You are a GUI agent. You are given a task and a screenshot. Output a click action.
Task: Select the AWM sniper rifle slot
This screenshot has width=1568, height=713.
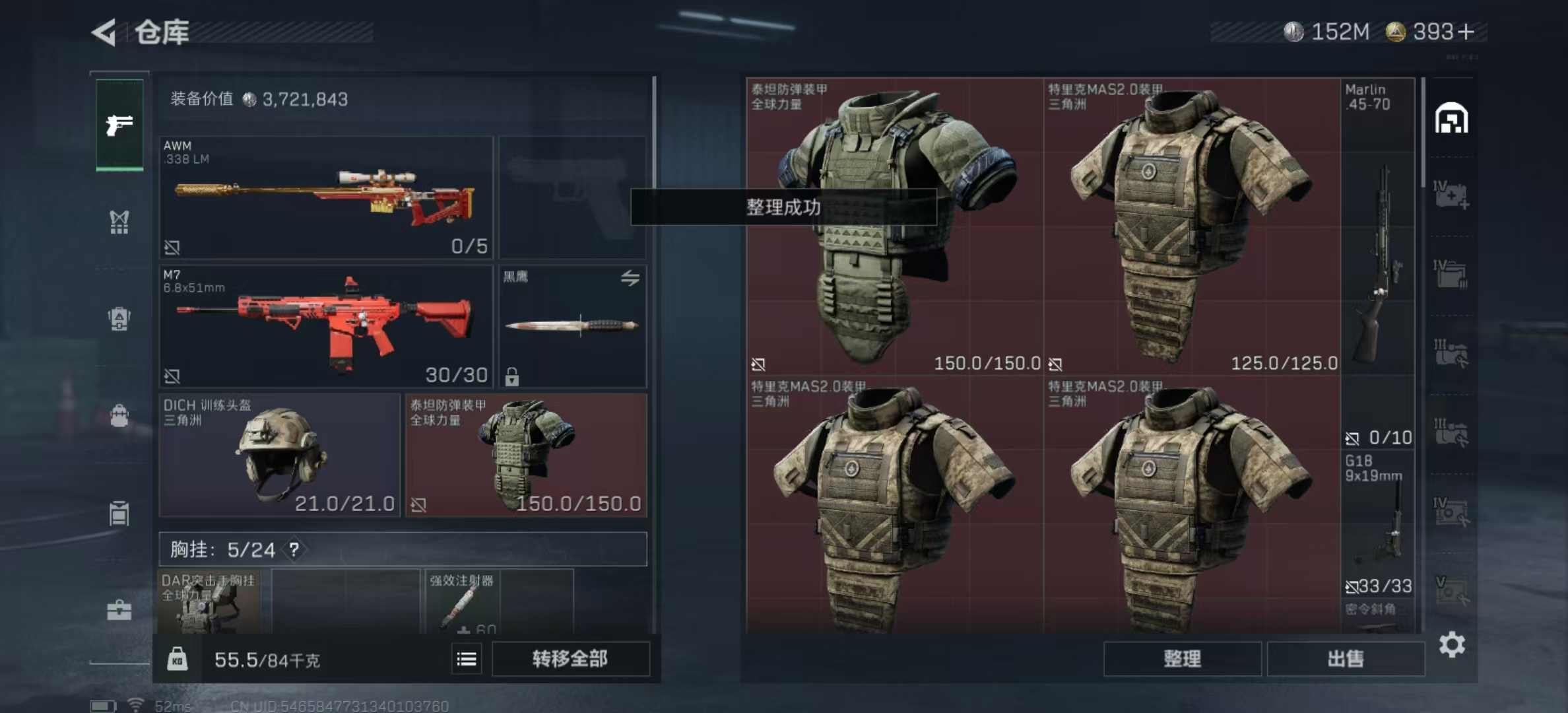click(325, 197)
